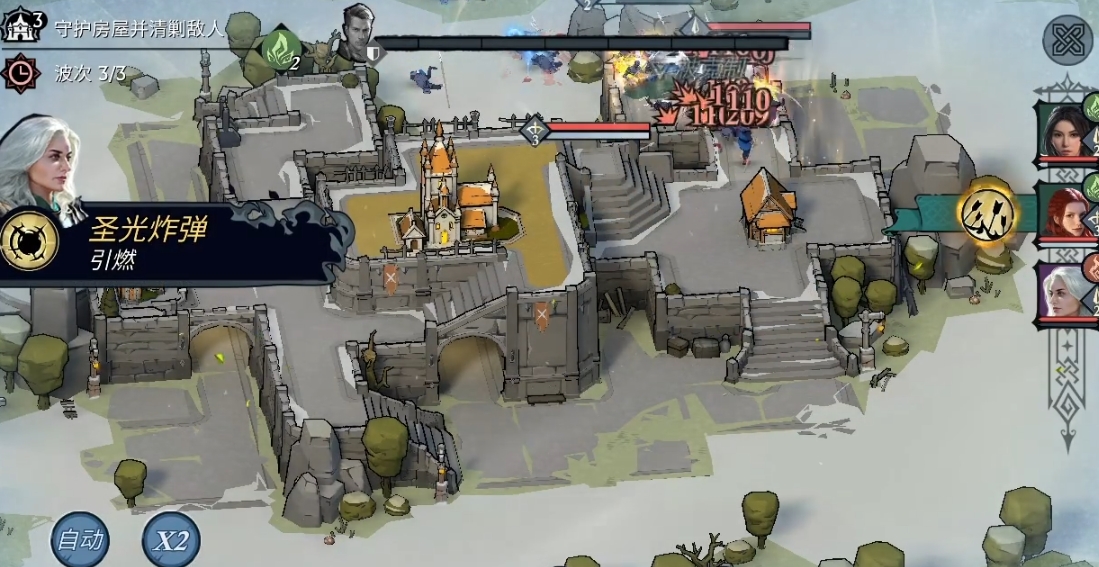Toggle the 自动 auto-battle button
This screenshot has height=567, width=1099.
(x=79, y=540)
